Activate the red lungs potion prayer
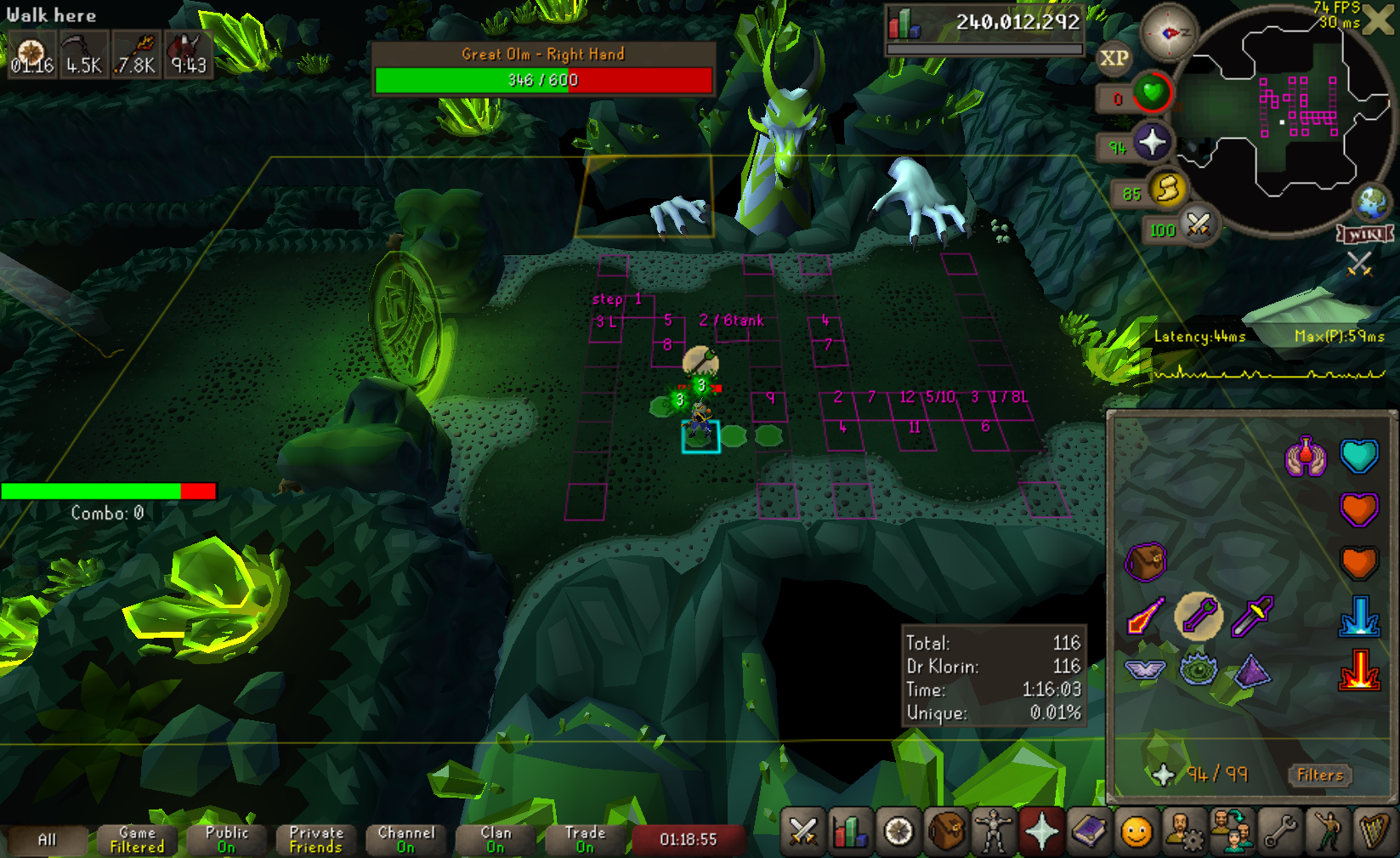Image resolution: width=1400 pixels, height=858 pixels. coord(1306,457)
